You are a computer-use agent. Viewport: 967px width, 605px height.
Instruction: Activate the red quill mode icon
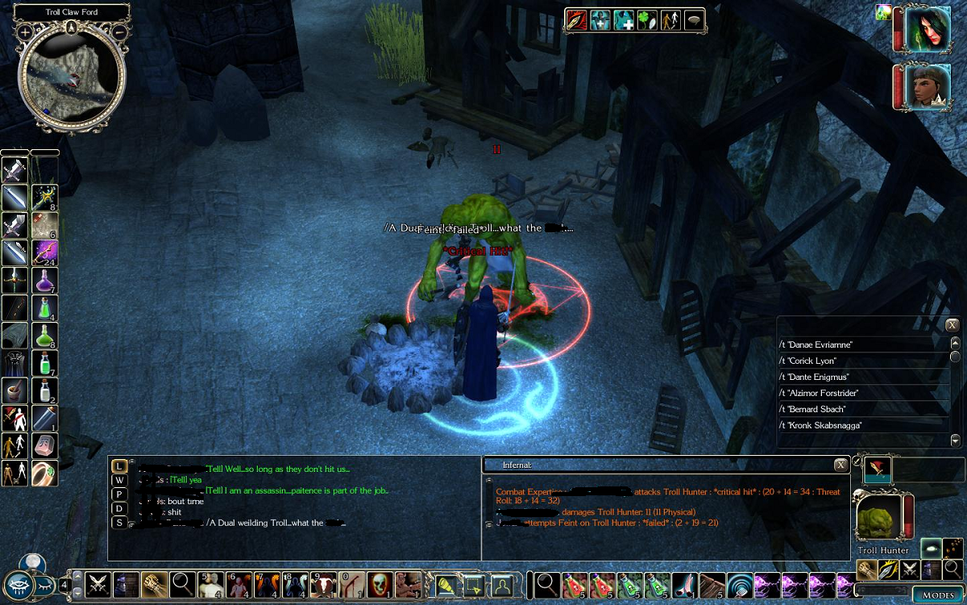pyautogui.click(x=876, y=468)
